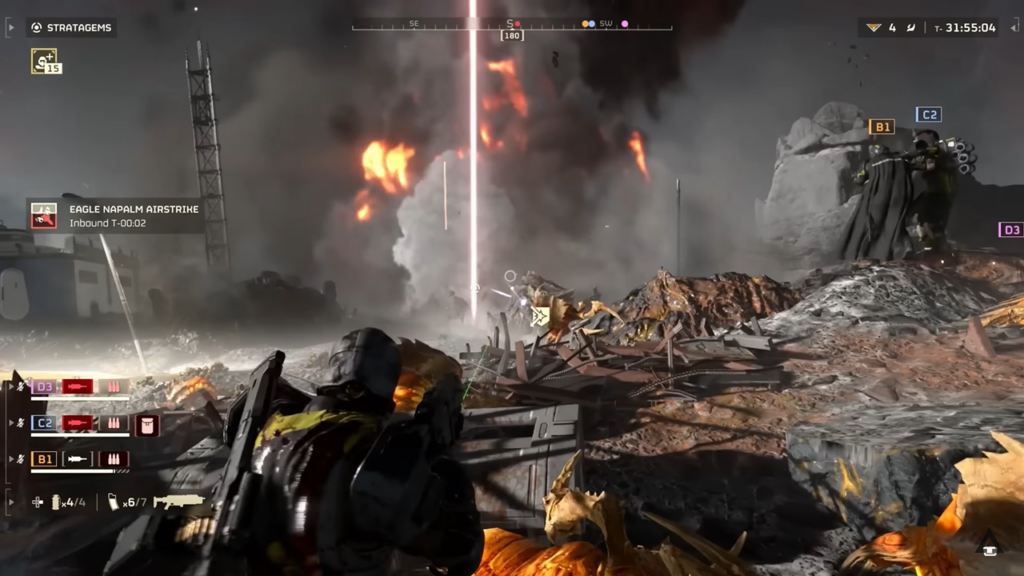Click the D3 off-screen player marker
Screen dimensions: 1024x576
point(1010,230)
